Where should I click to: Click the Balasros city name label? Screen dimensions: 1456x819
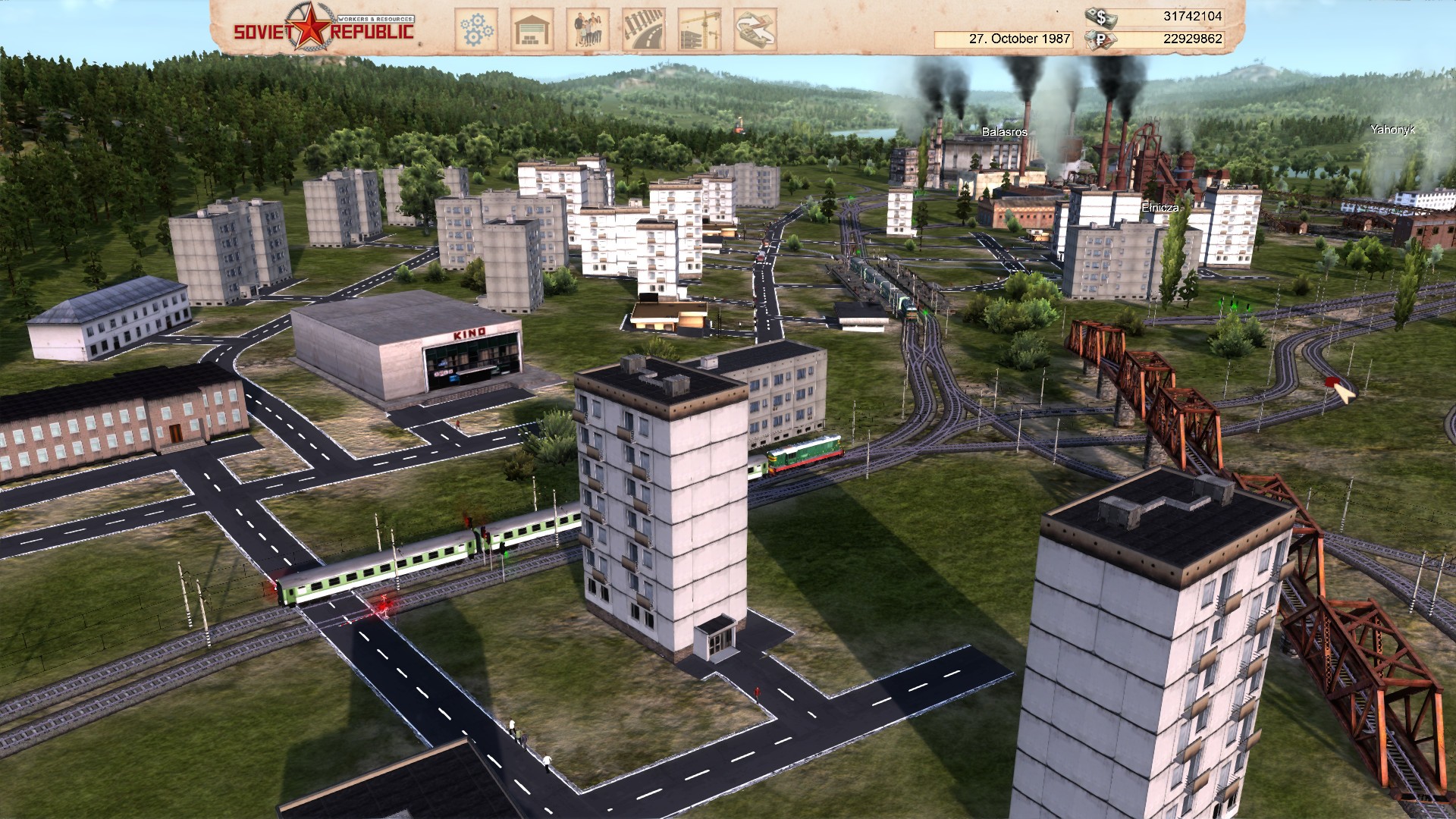1006,130
